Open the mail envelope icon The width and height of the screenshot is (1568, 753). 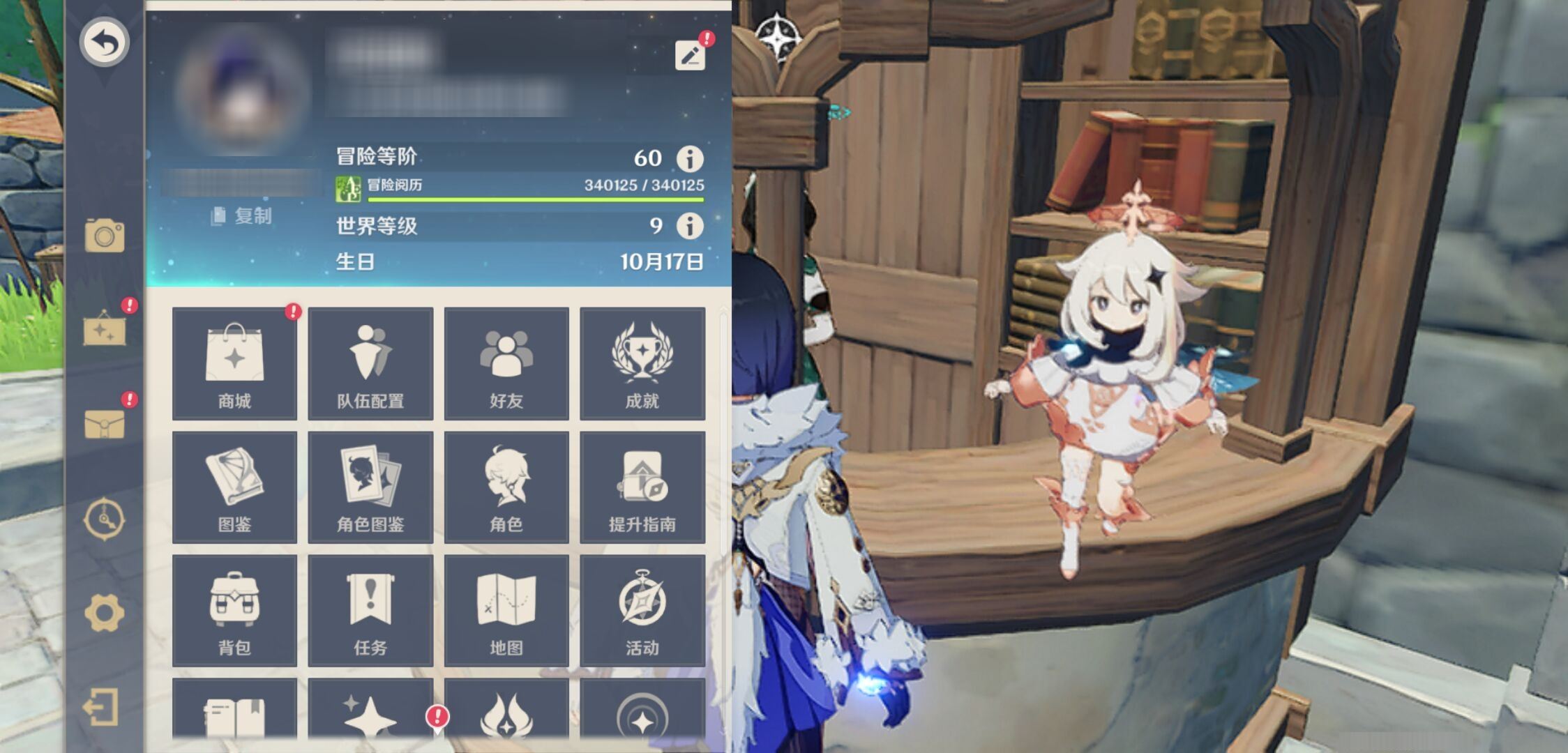coord(105,423)
